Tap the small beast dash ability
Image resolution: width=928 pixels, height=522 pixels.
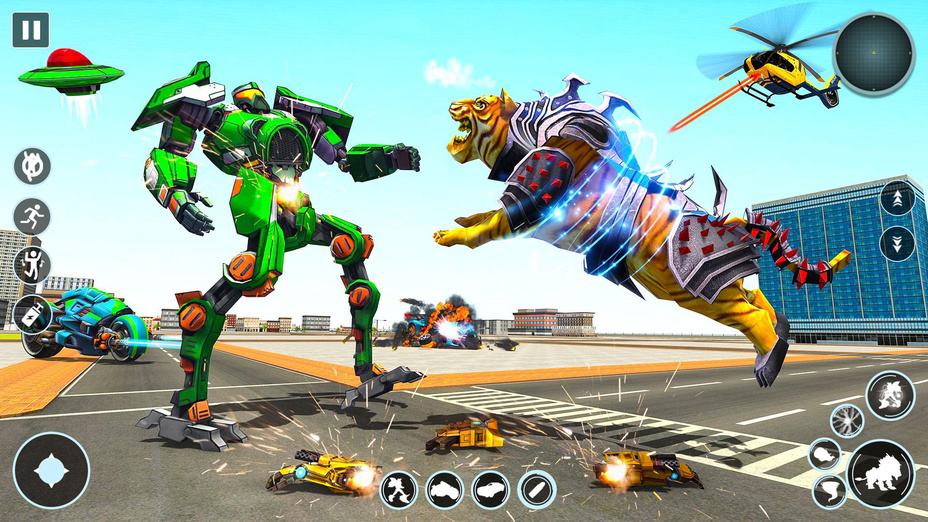tap(825, 454)
